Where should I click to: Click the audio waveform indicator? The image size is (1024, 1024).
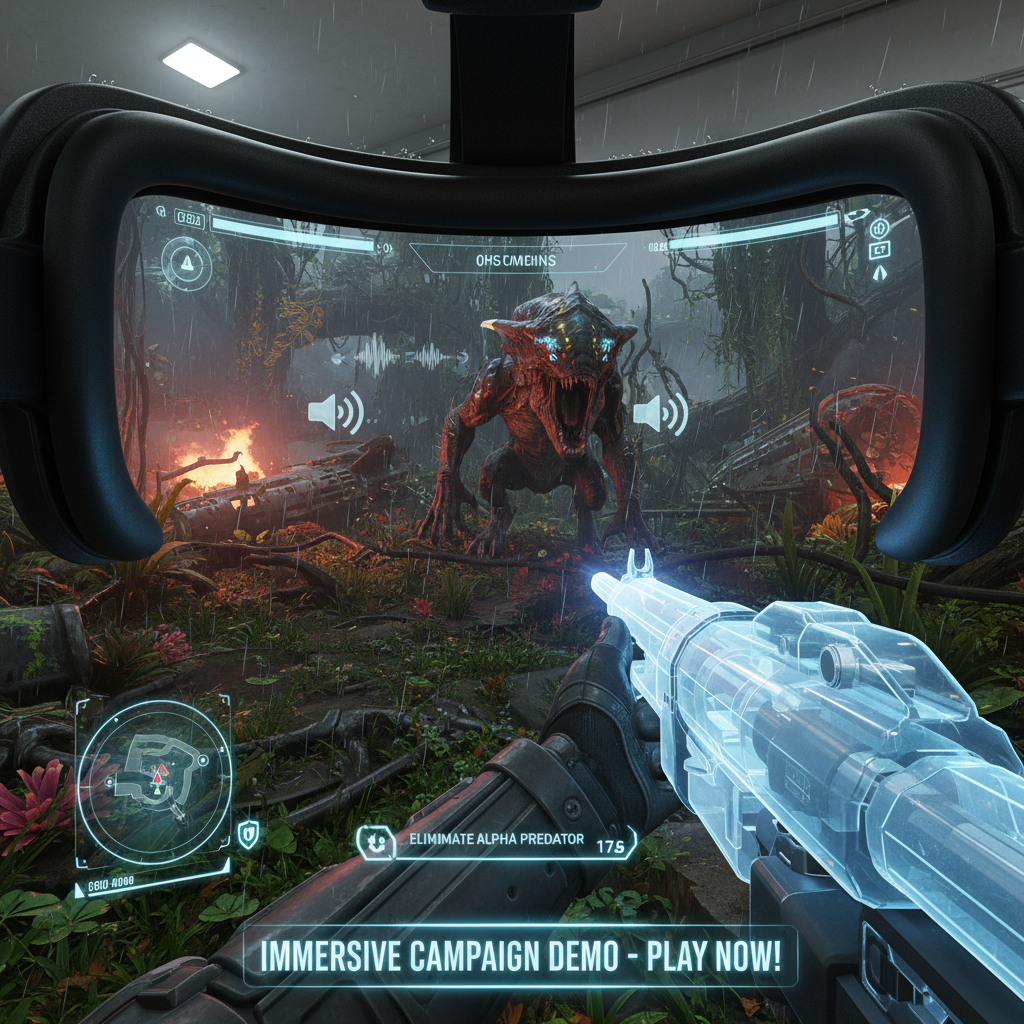coord(400,355)
